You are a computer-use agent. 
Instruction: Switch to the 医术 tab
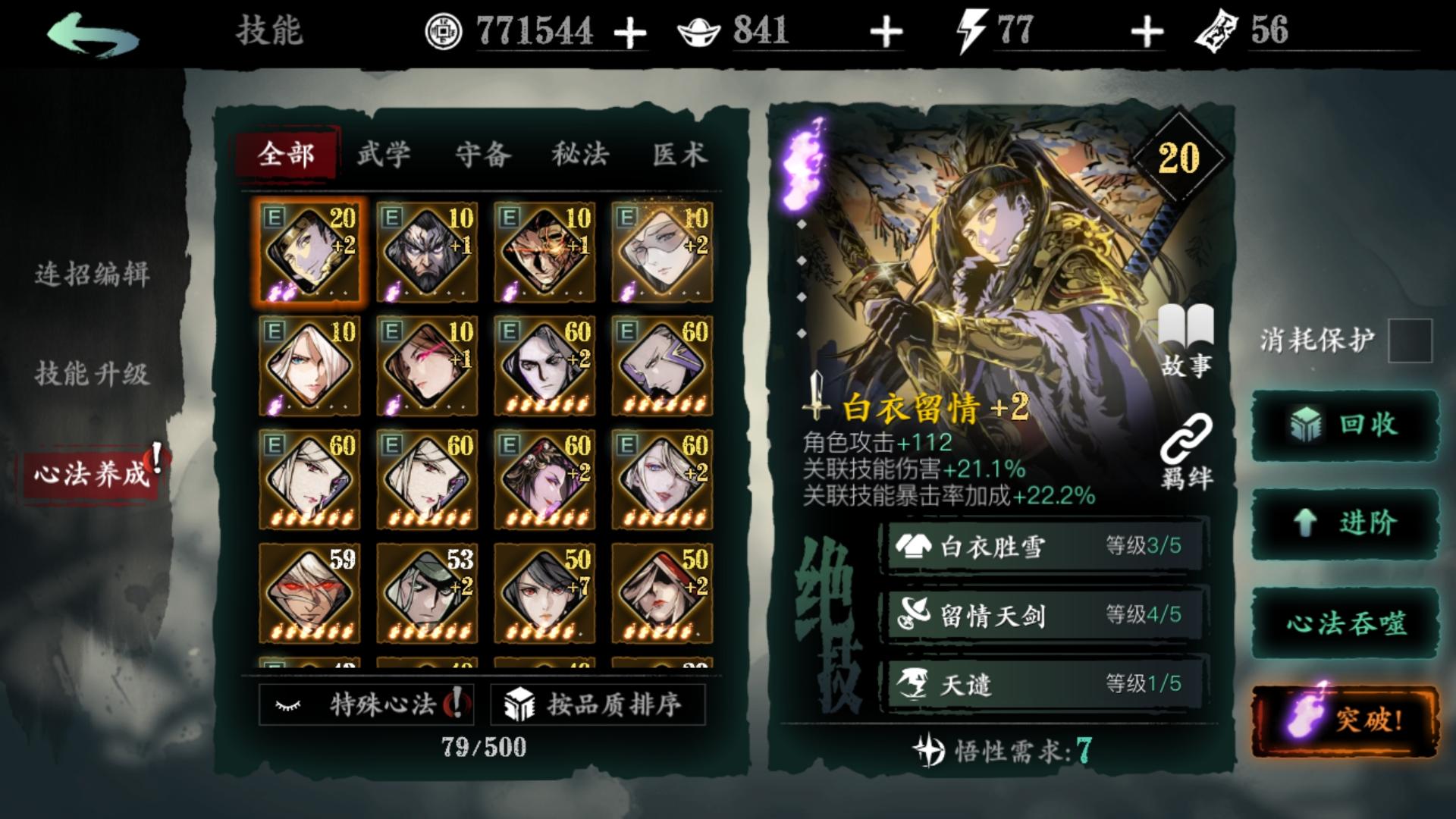tap(681, 154)
